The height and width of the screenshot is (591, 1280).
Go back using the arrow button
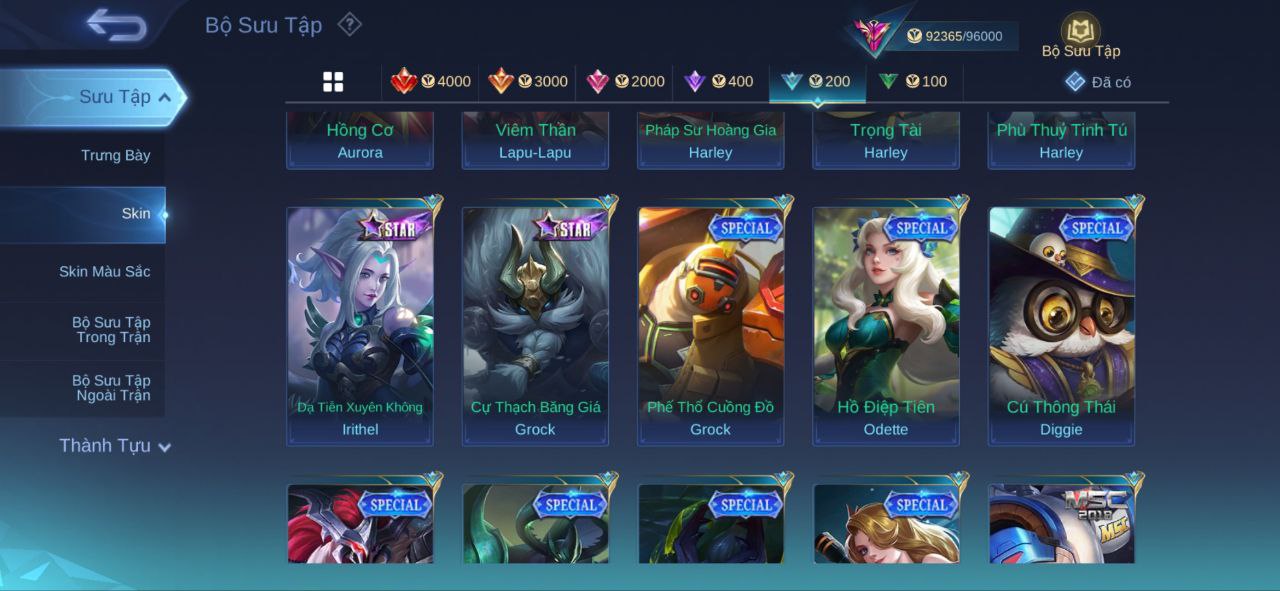point(116,25)
